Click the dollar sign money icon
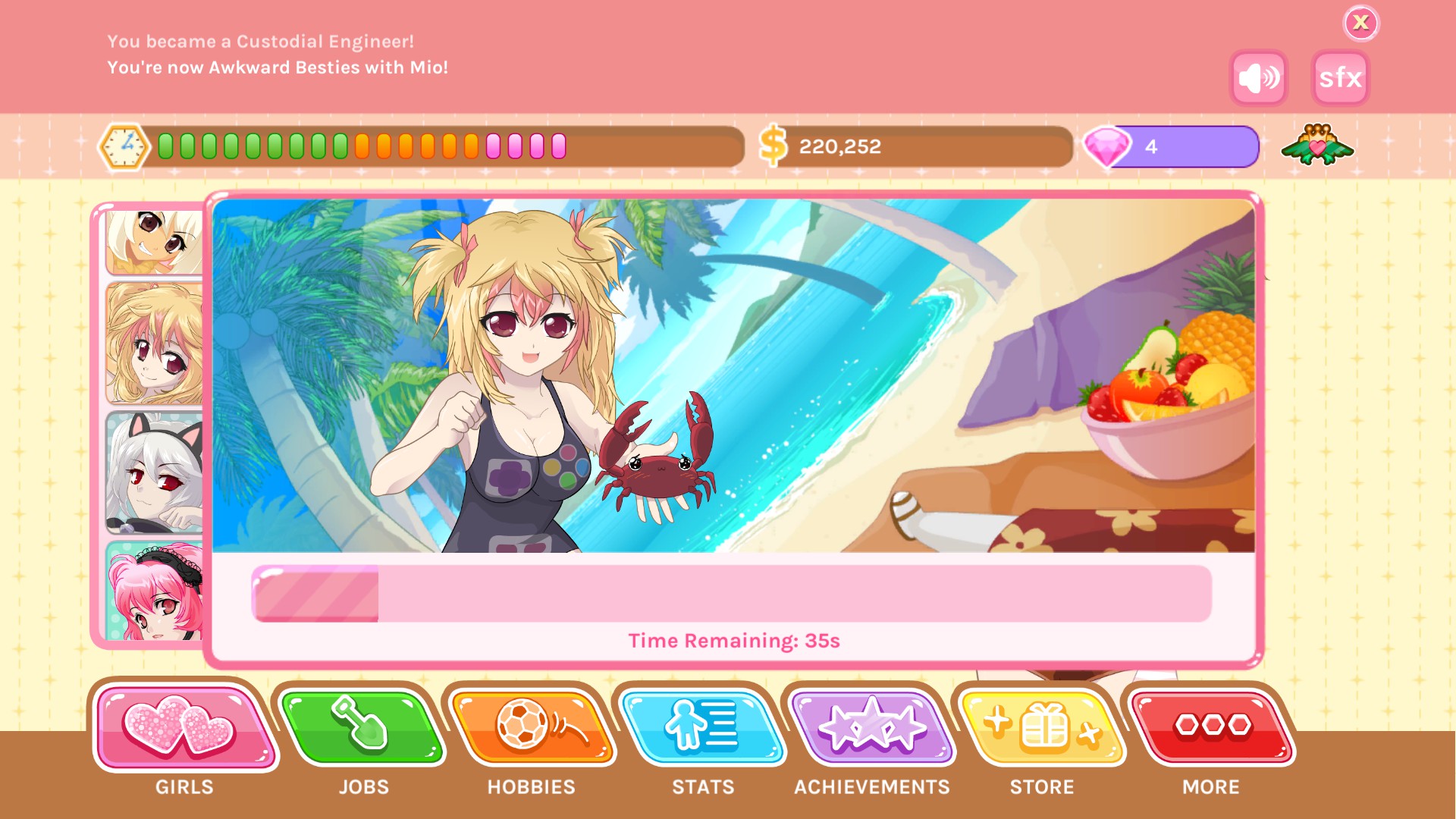1456x819 pixels. click(774, 144)
